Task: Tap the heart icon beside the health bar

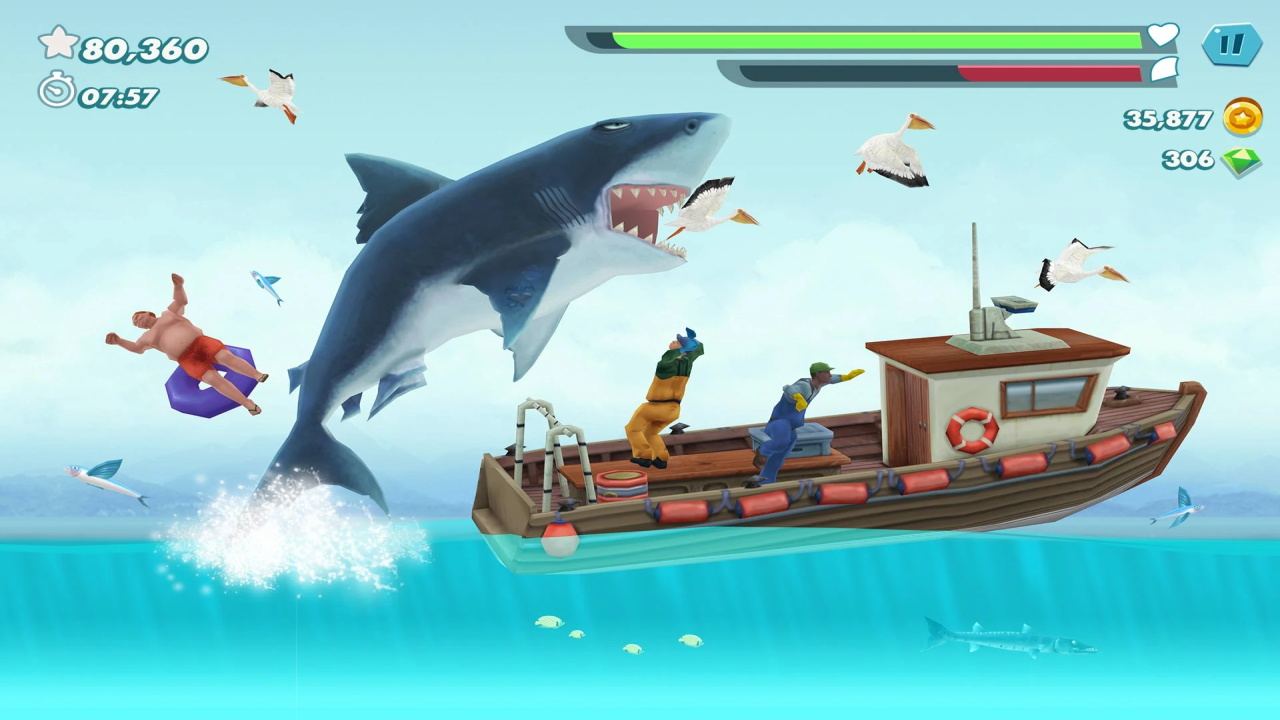Action: point(1160,35)
